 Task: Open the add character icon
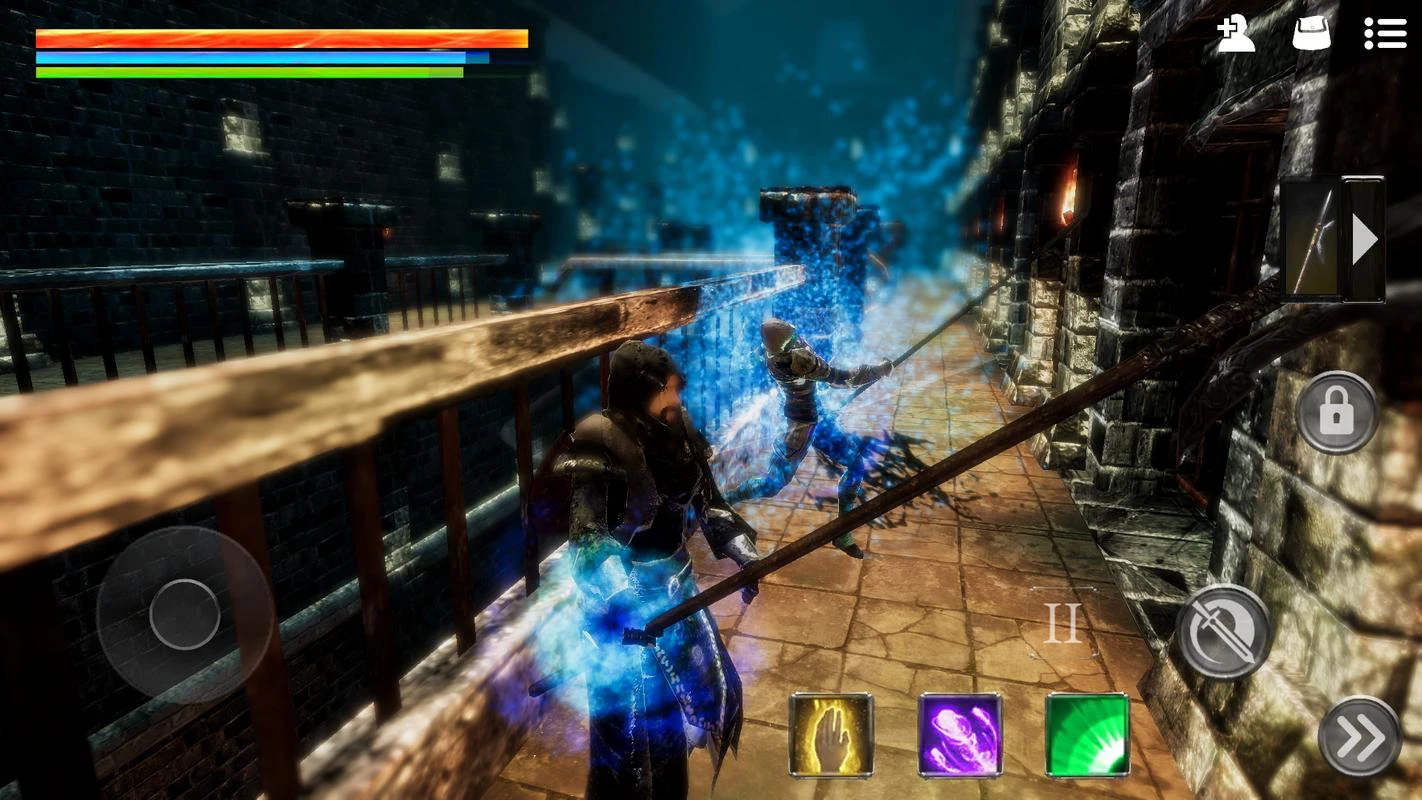[1236, 34]
